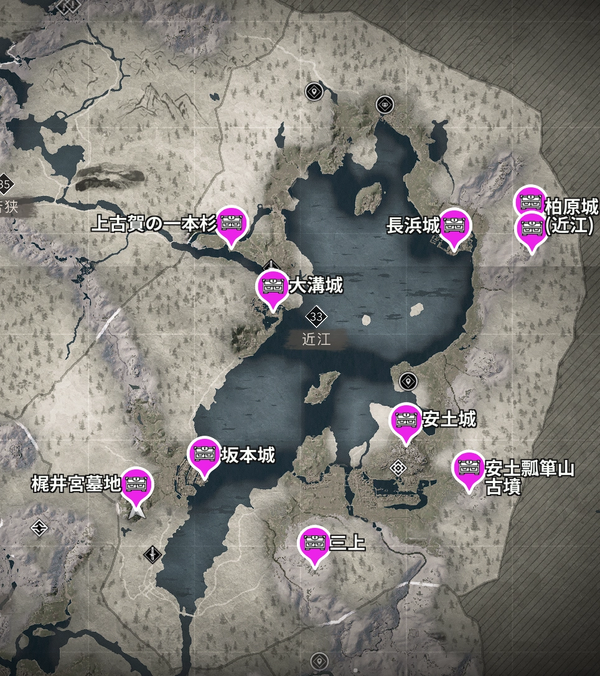Open the 安土瓢箪山古墳 chest marker
The width and height of the screenshot is (600, 676).
pos(467,467)
